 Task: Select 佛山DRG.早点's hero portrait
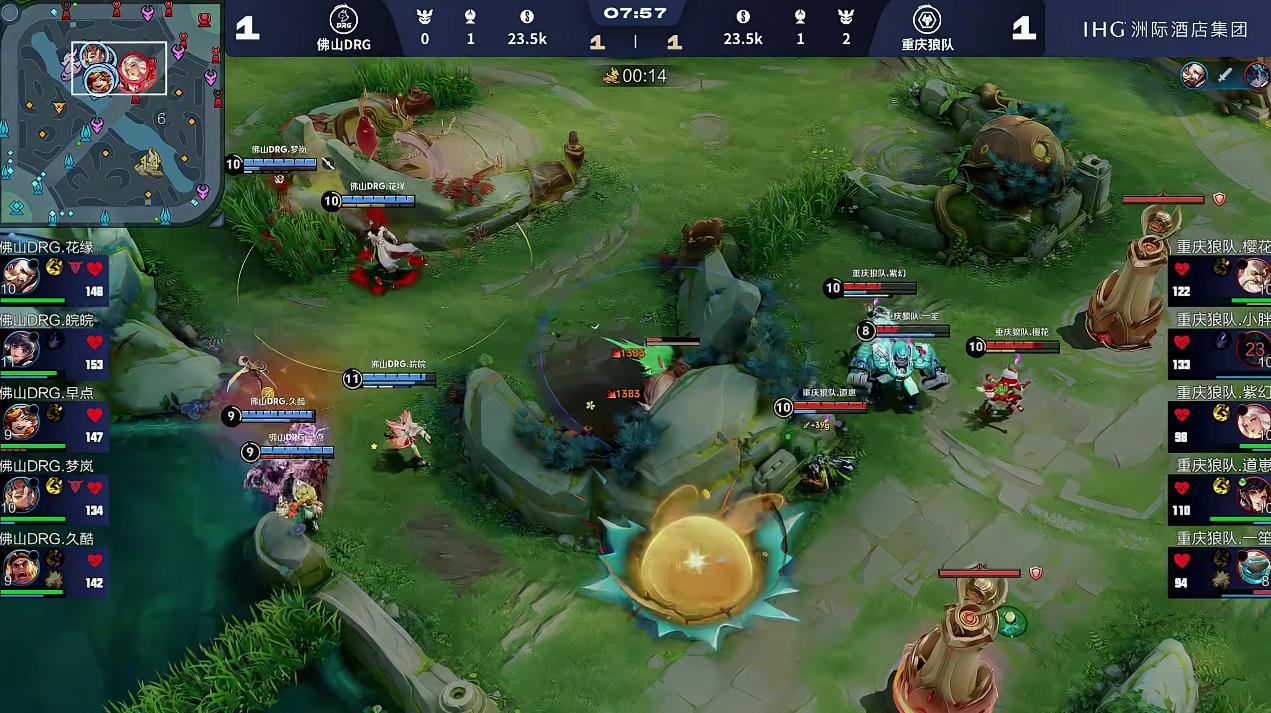click(20, 422)
